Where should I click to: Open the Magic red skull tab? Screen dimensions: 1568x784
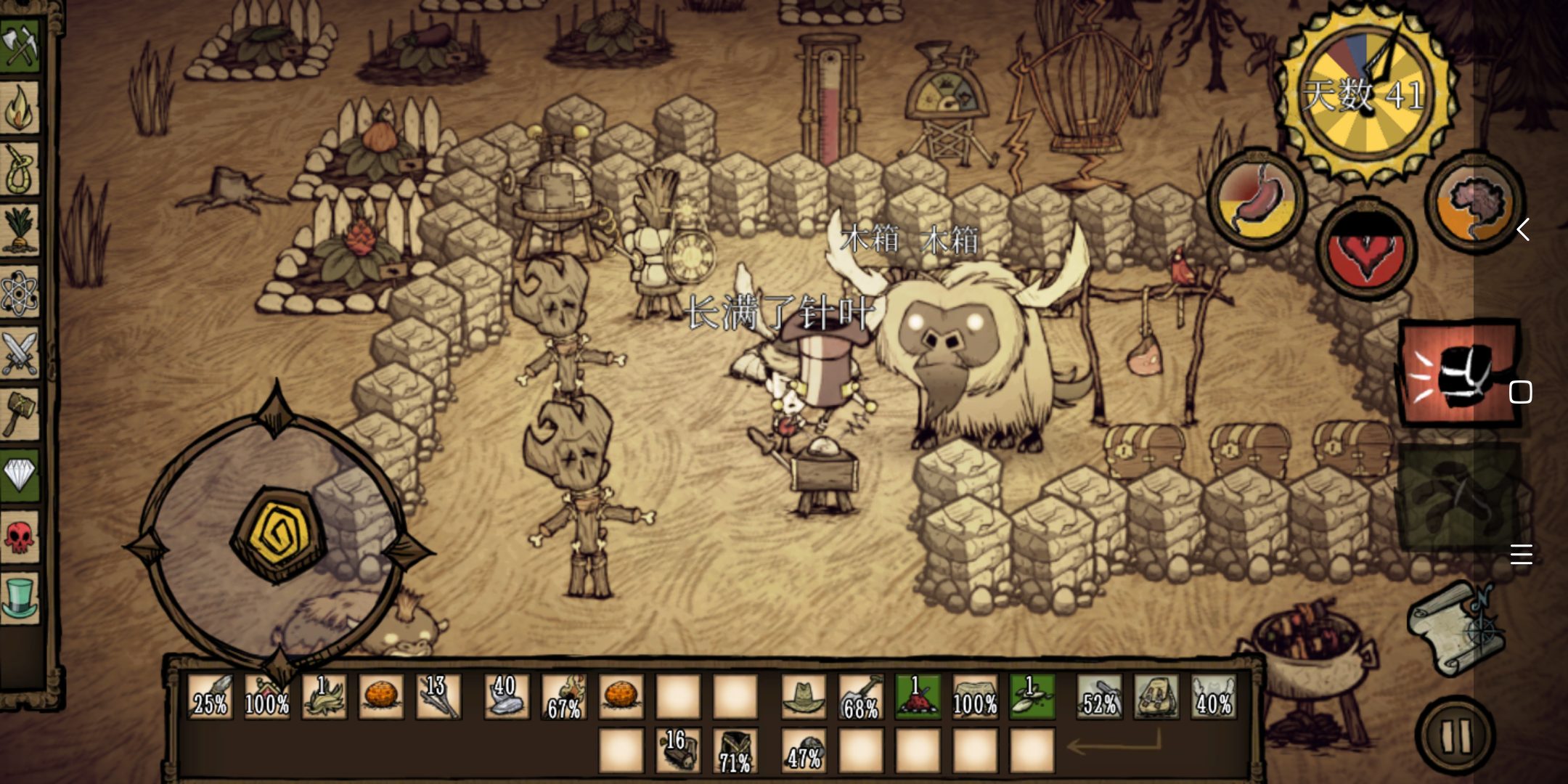pyautogui.click(x=20, y=537)
